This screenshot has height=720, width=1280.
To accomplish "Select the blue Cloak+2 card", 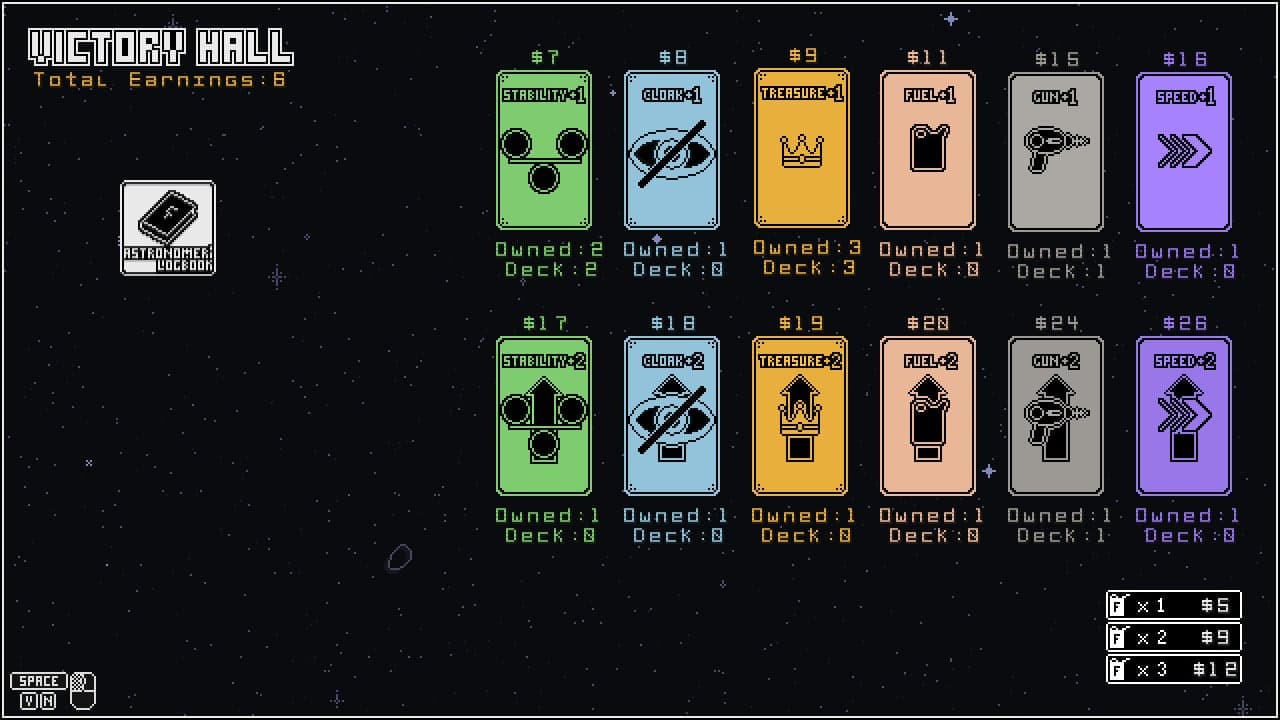I will [x=672, y=416].
